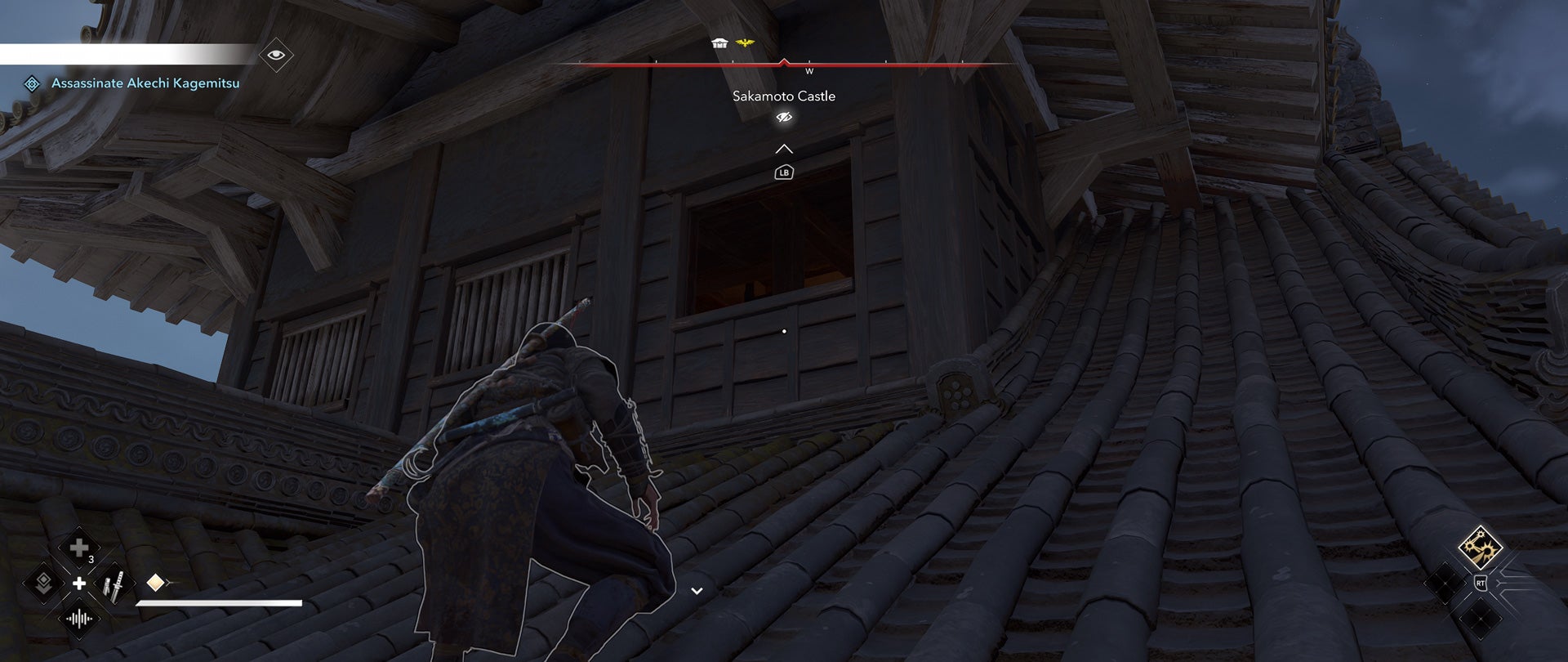Toggle the hidden status crossed-eye indicator
1568x662 pixels.
(785, 117)
